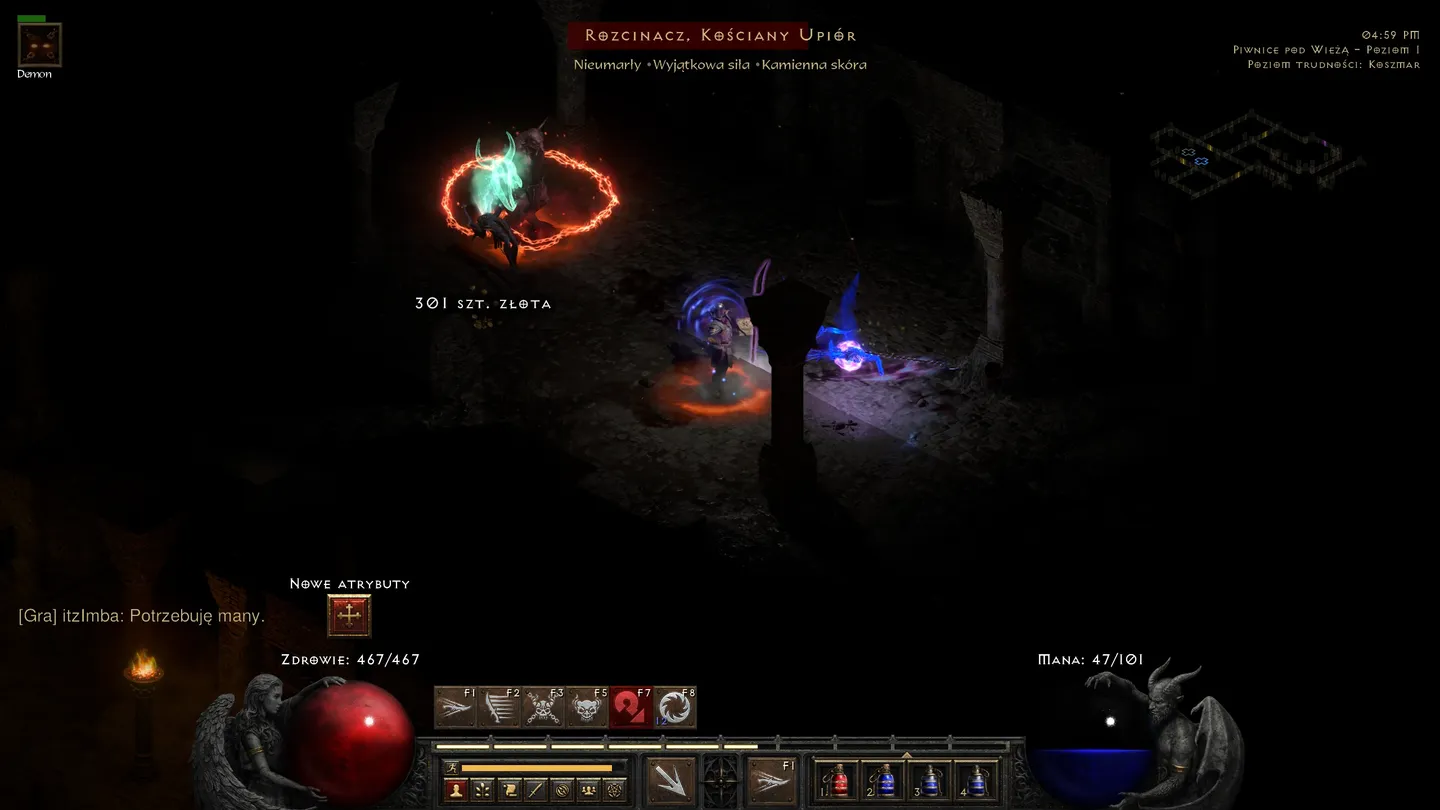Pick the red F7 skill icon
Screen dimensions: 1440x810
pyautogui.click(x=631, y=708)
